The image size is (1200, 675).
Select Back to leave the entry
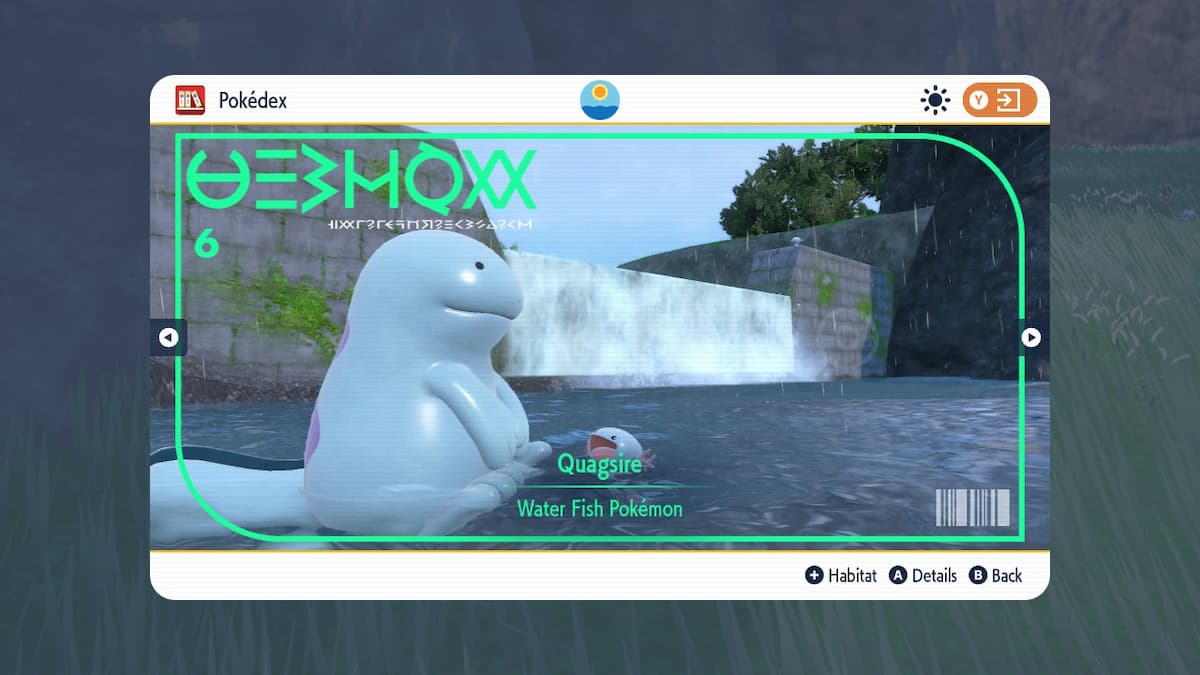coord(996,576)
